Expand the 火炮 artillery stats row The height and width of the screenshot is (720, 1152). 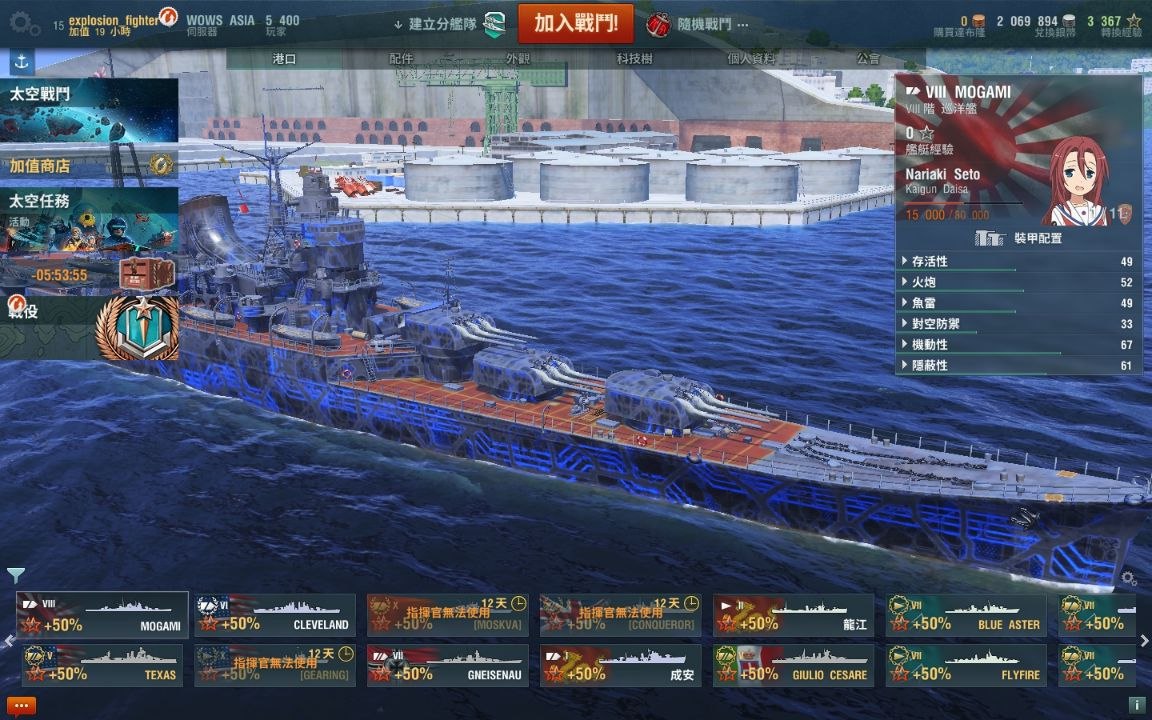(x=1018, y=282)
